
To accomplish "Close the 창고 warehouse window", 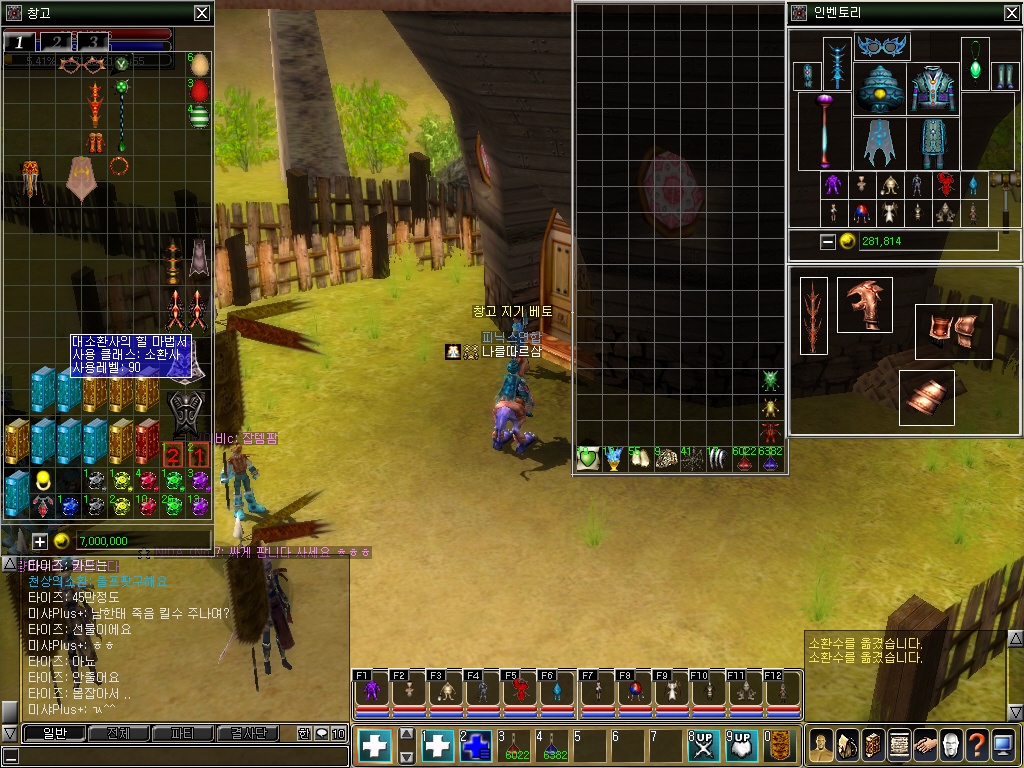I will (202, 13).
